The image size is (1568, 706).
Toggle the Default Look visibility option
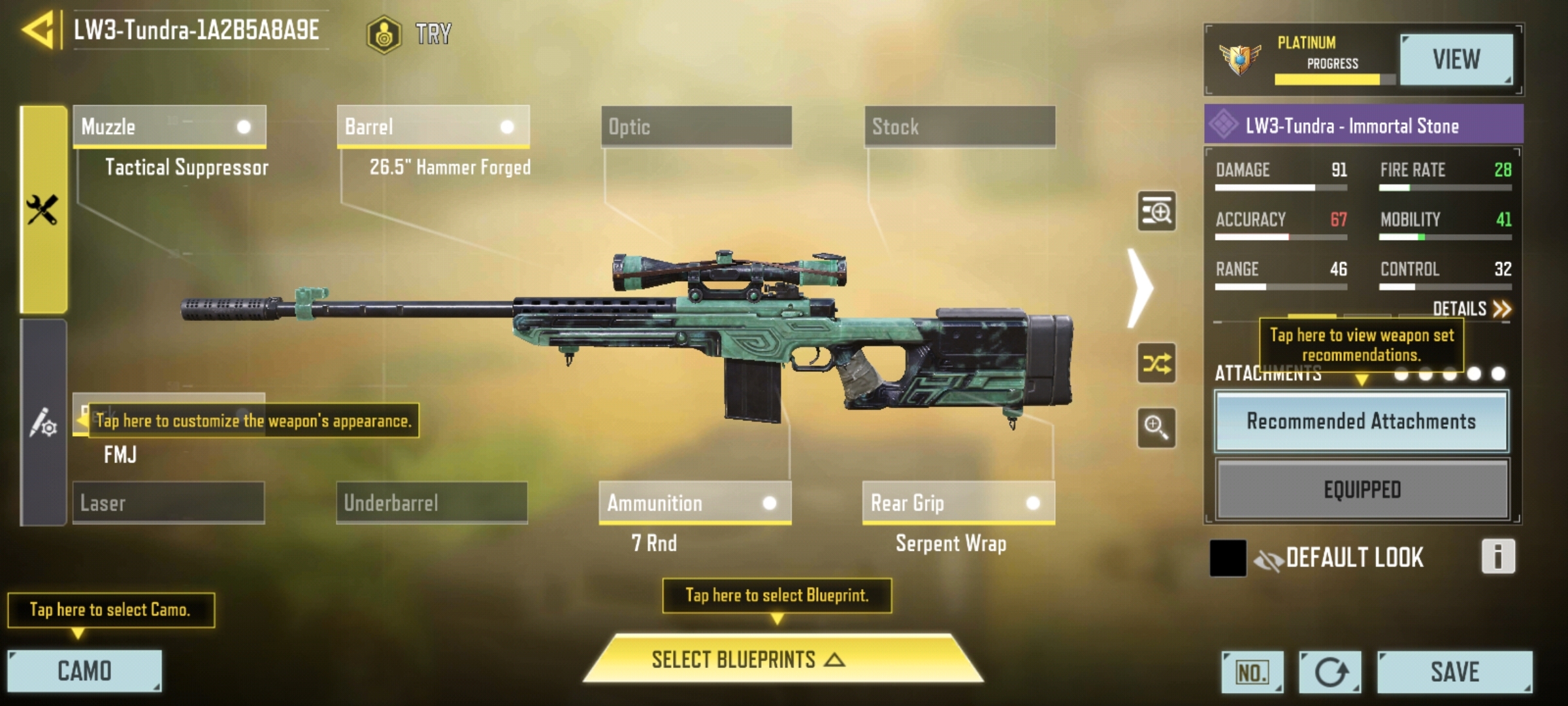(x=1268, y=559)
